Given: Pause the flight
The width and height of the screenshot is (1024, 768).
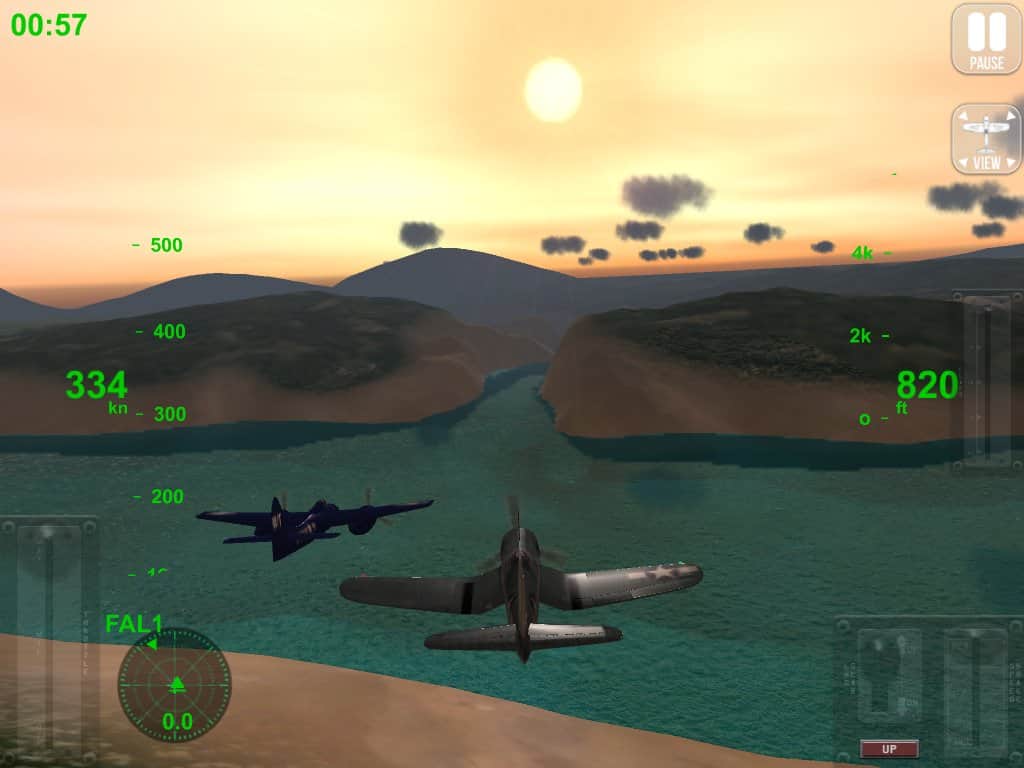Looking at the screenshot, I should pyautogui.click(x=986, y=39).
